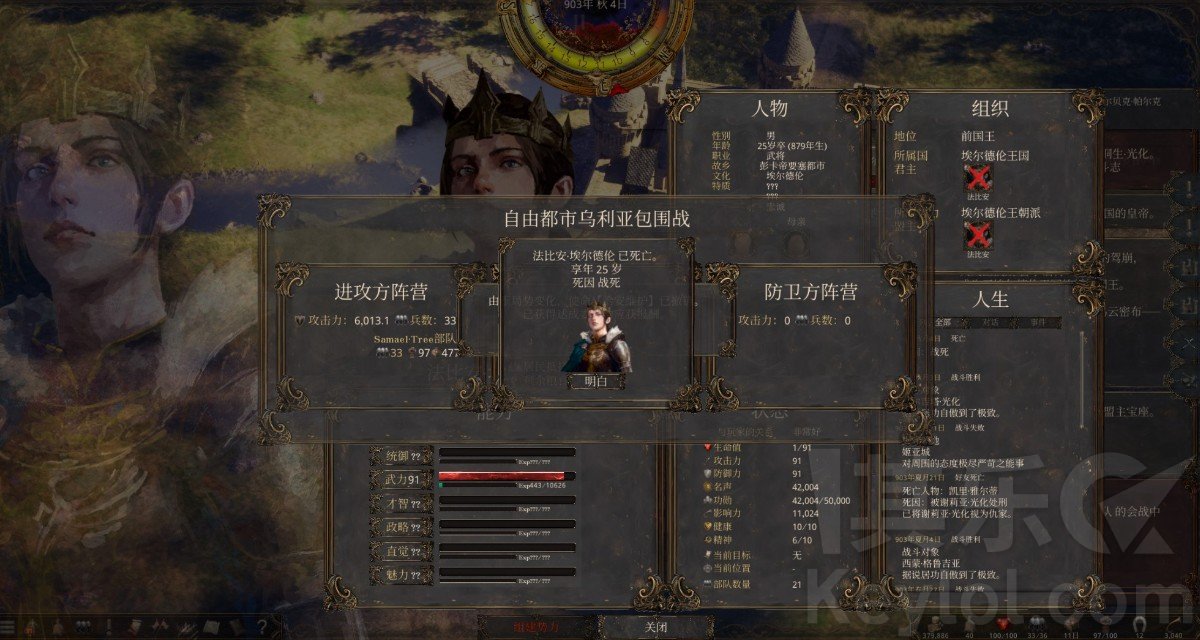Confirm the death notice with 明白
The width and height of the screenshot is (1200, 640).
click(596, 381)
